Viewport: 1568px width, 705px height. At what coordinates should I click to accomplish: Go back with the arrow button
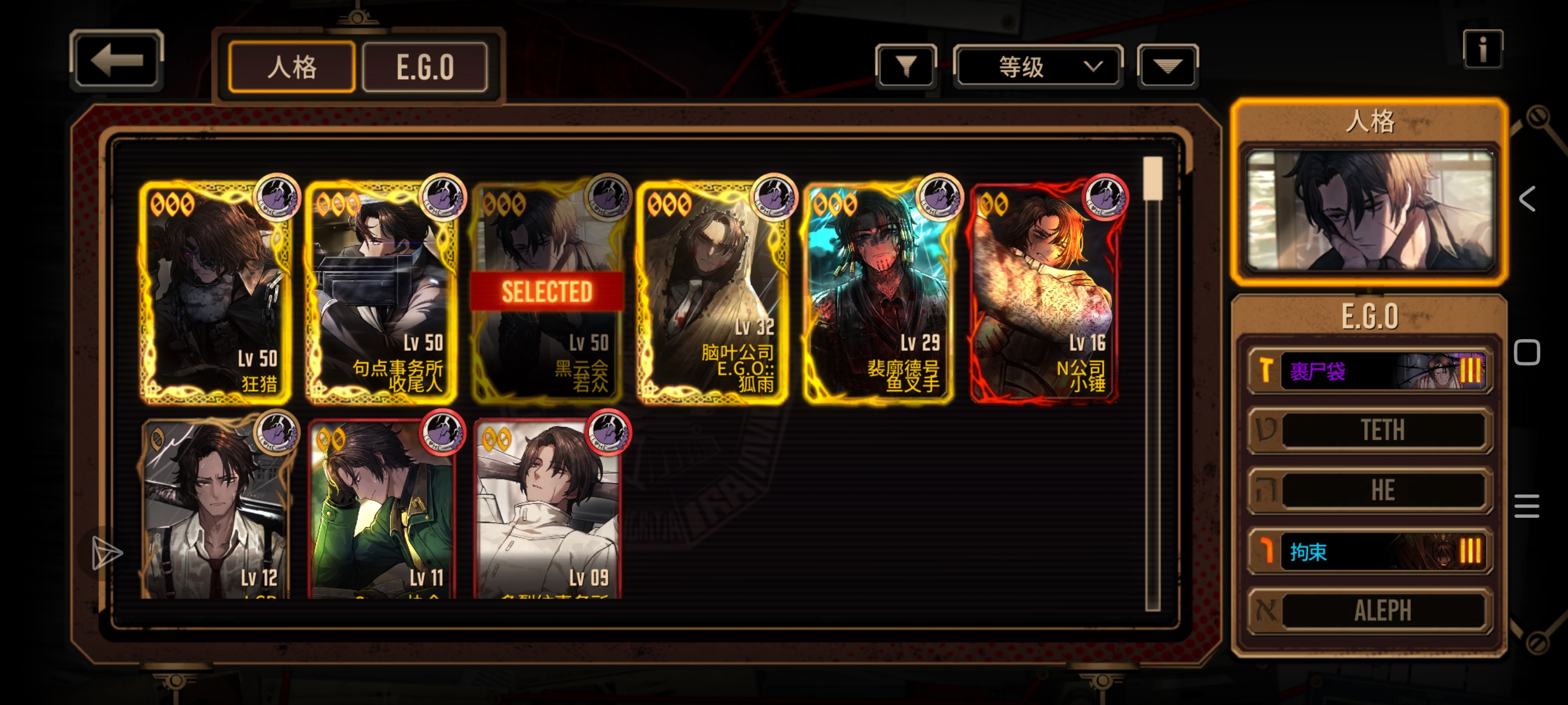[116, 60]
